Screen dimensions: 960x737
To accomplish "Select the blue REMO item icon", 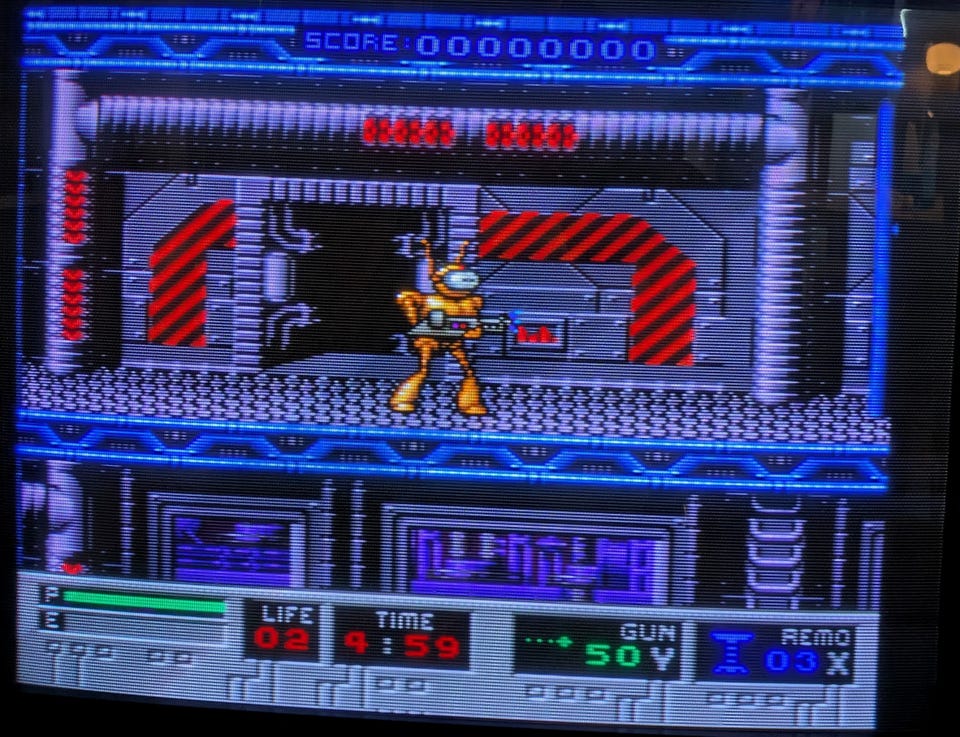I will tap(733, 652).
